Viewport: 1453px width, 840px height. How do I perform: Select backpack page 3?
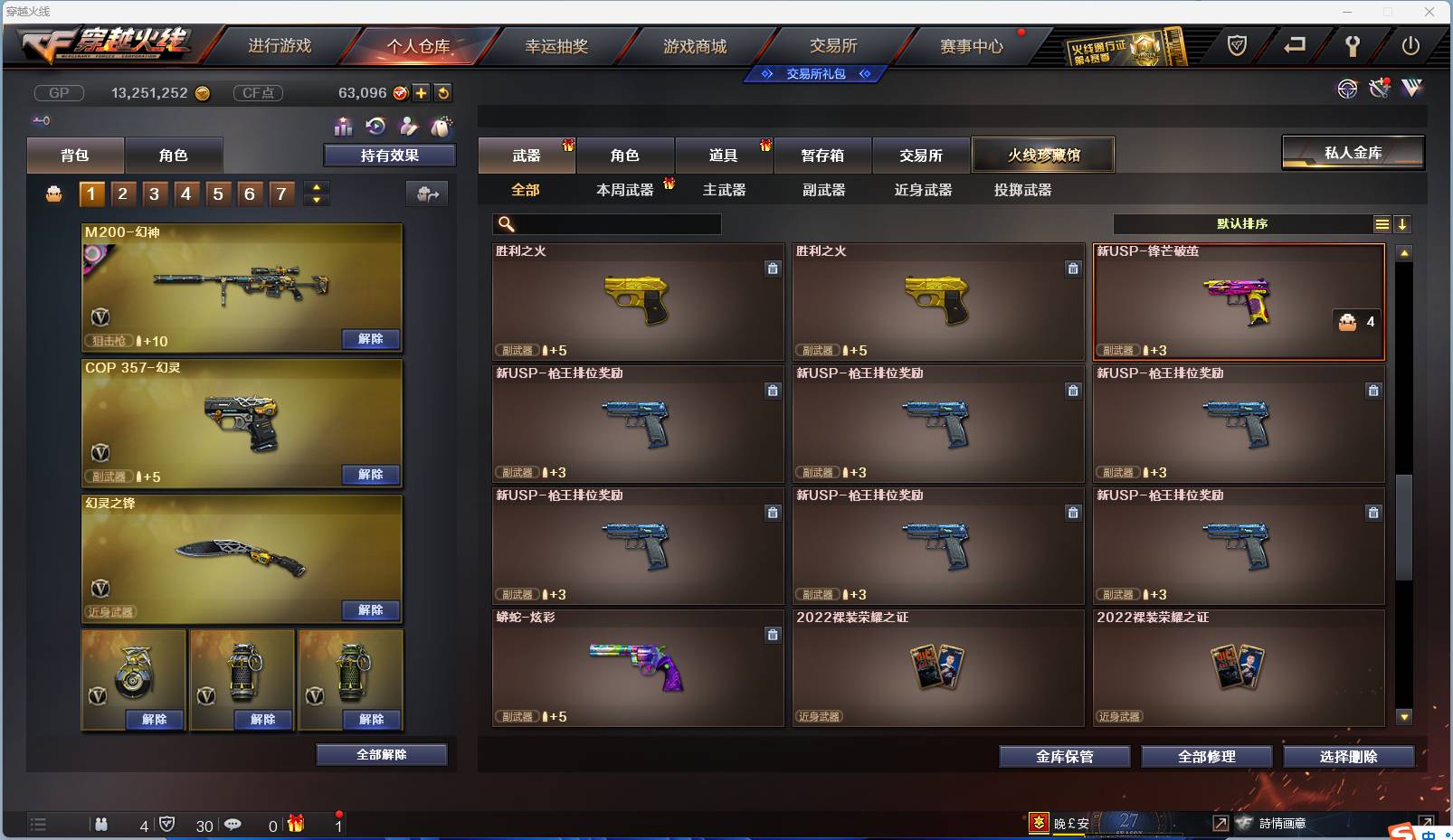pyautogui.click(x=154, y=193)
